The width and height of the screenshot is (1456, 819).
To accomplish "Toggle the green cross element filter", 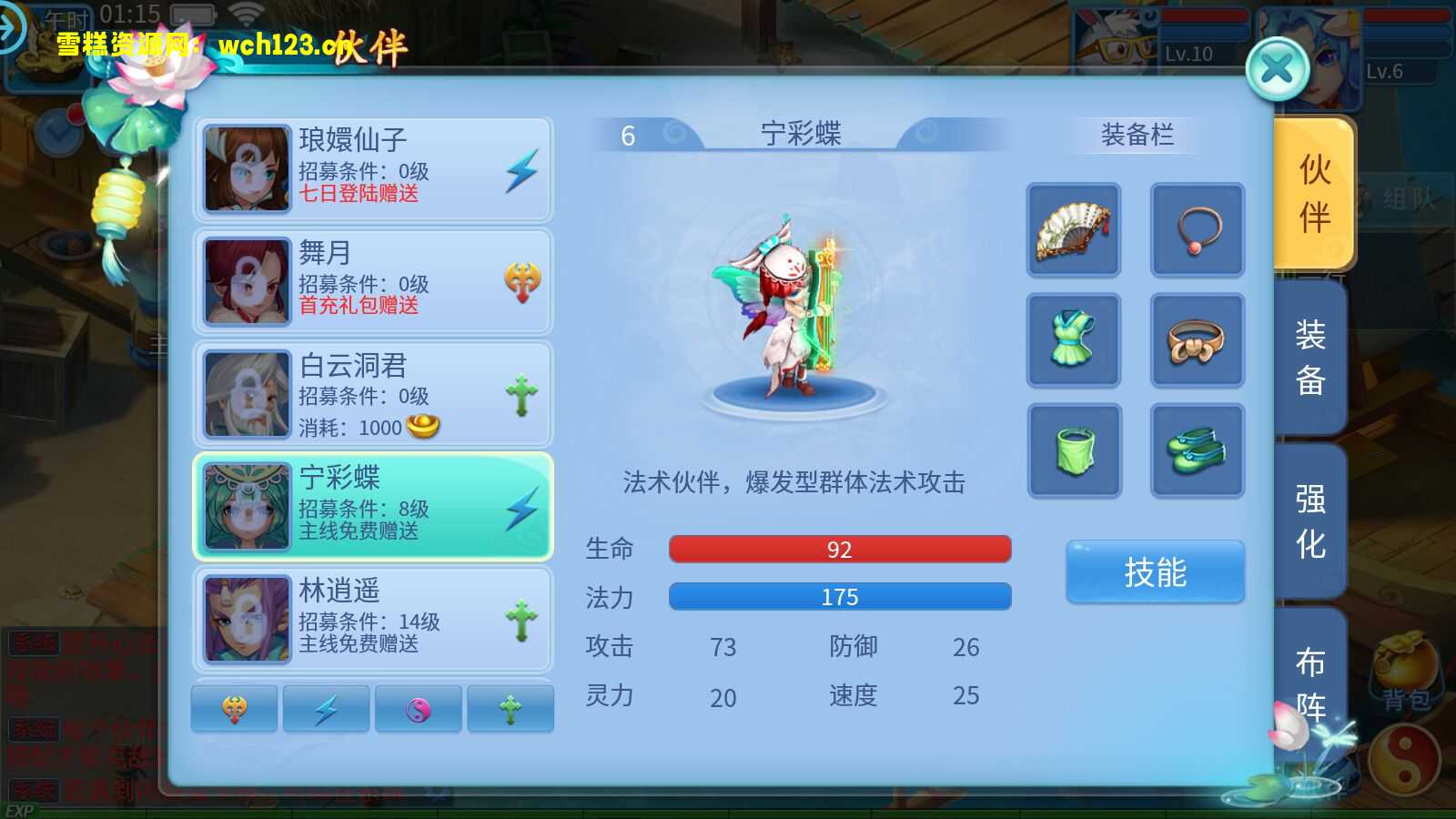I will 510,707.
